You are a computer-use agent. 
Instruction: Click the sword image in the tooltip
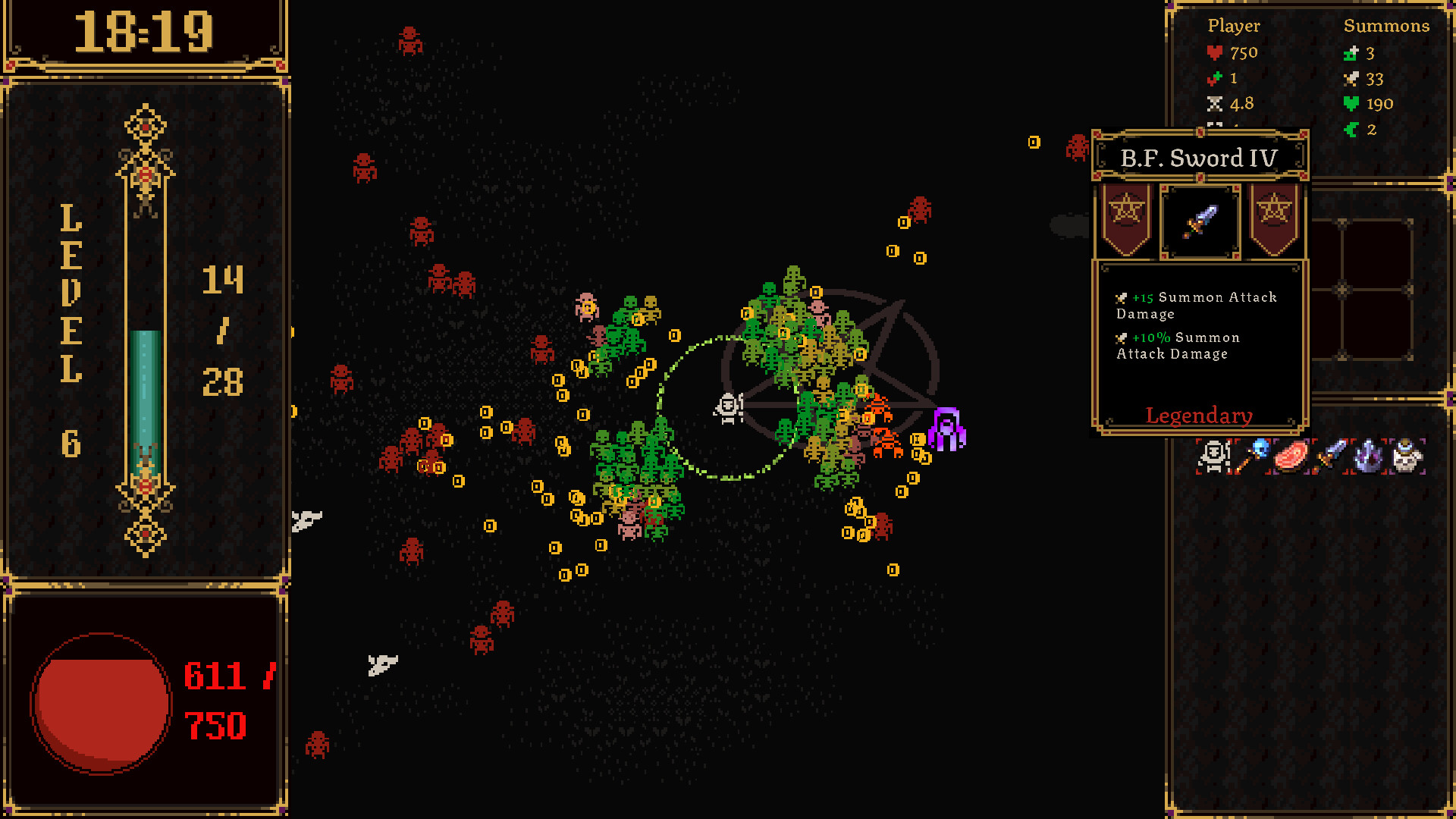pos(1200,221)
